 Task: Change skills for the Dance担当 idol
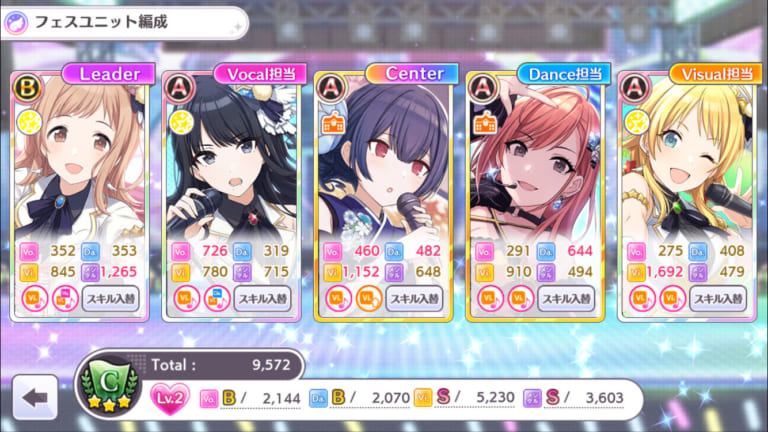(567, 298)
